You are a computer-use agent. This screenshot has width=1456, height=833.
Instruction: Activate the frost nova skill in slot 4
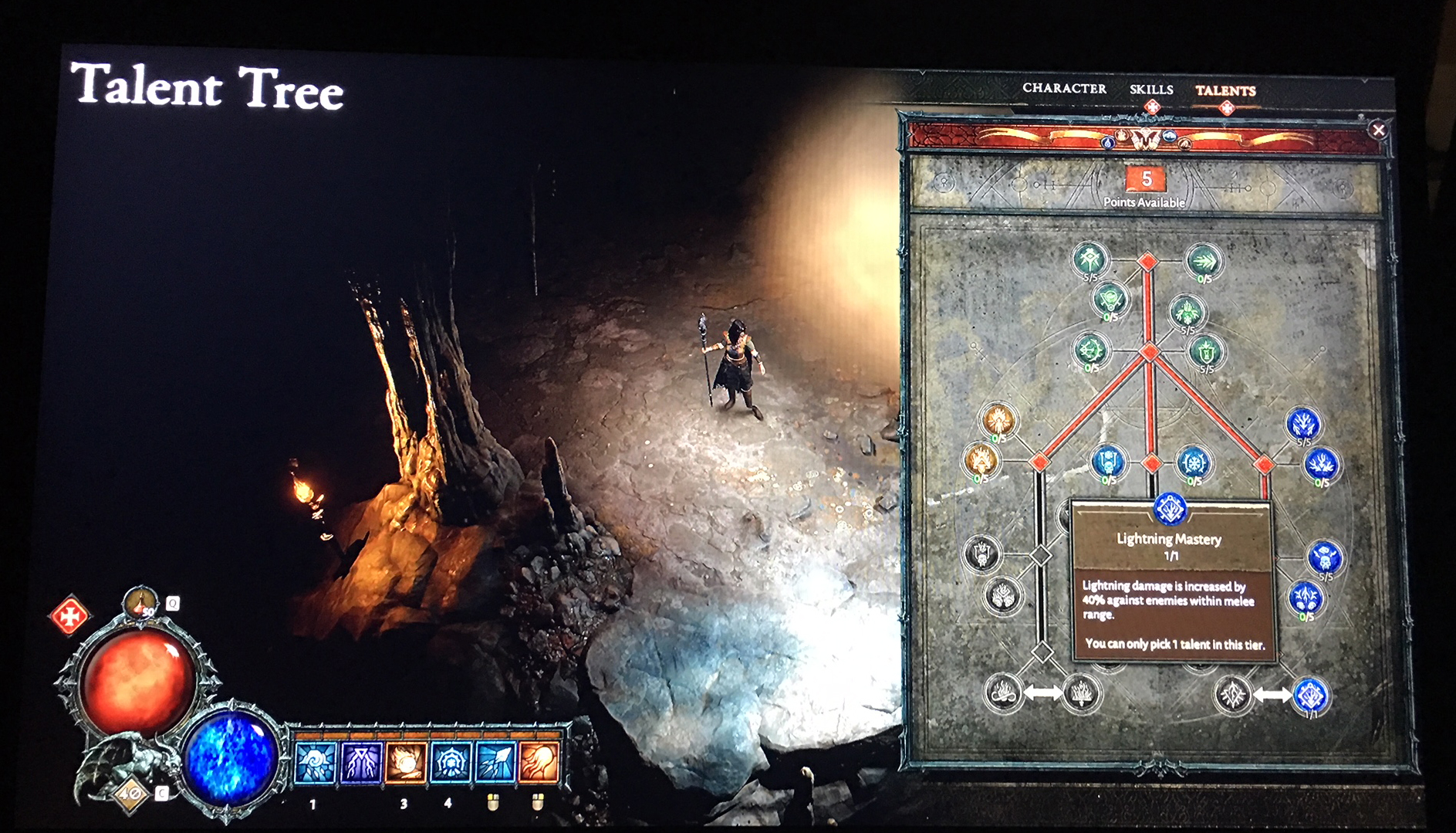(451, 762)
